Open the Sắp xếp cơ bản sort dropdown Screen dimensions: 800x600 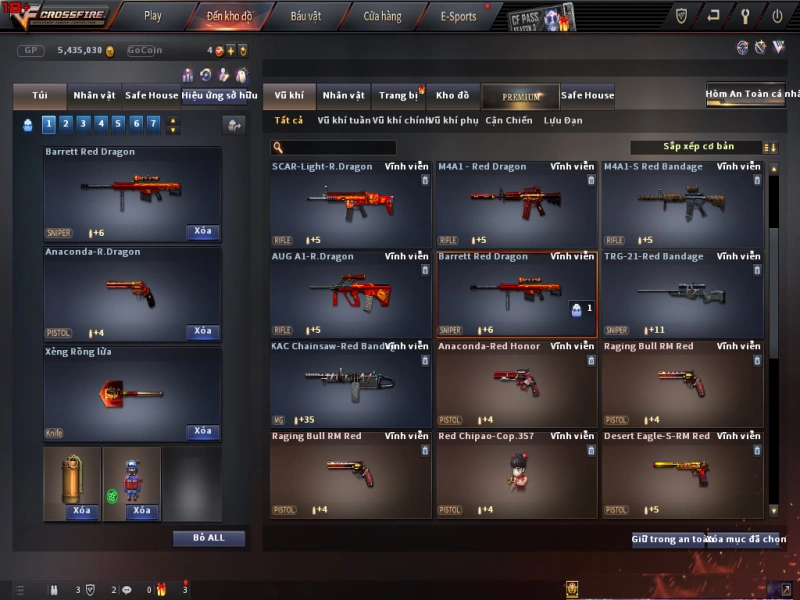[x=697, y=147]
